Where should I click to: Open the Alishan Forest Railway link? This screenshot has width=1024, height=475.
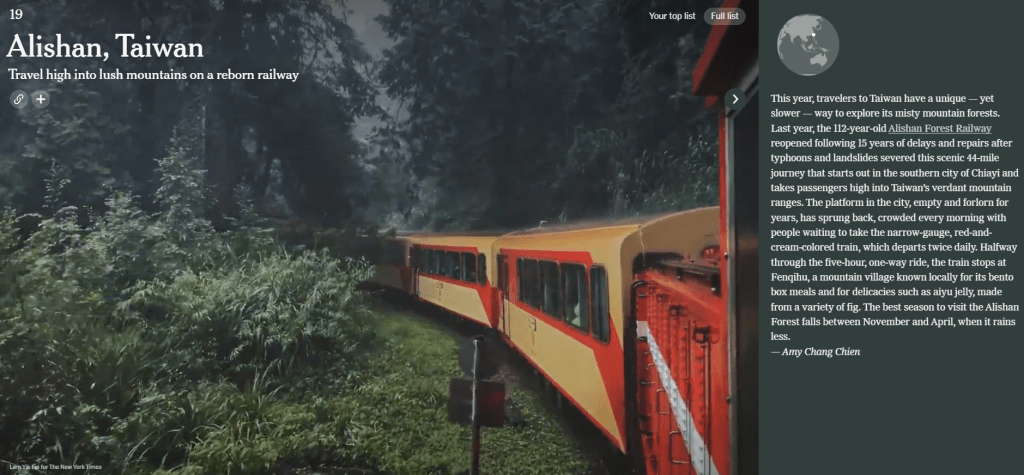click(940, 128)
